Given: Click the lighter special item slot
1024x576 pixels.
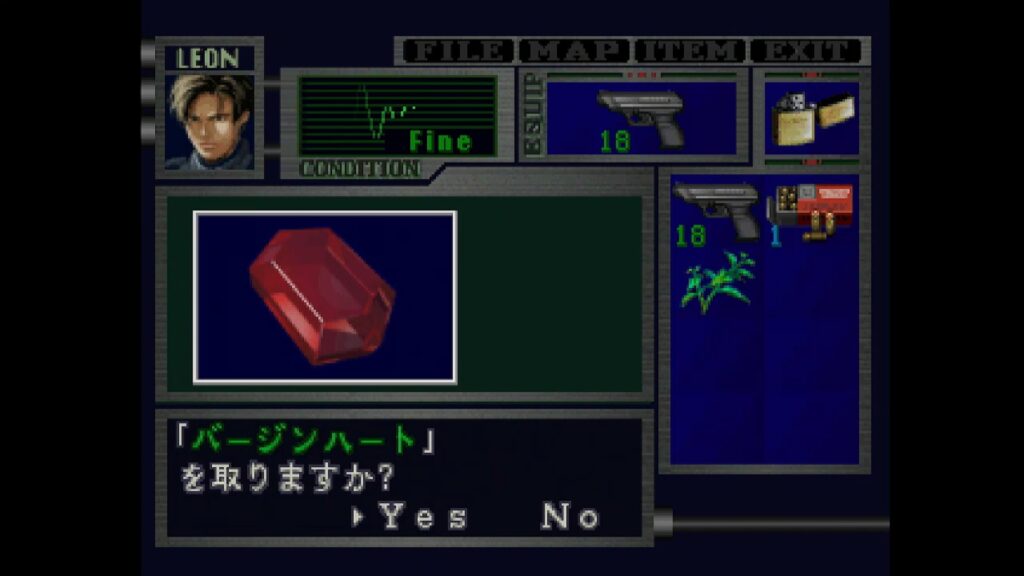Looking at the screenshot, I should coord(810,118).
